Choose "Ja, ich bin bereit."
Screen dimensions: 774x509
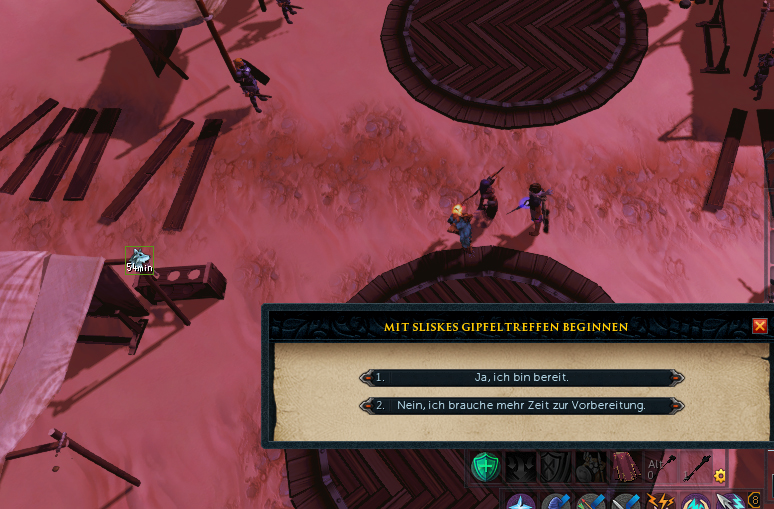[522, 377]
